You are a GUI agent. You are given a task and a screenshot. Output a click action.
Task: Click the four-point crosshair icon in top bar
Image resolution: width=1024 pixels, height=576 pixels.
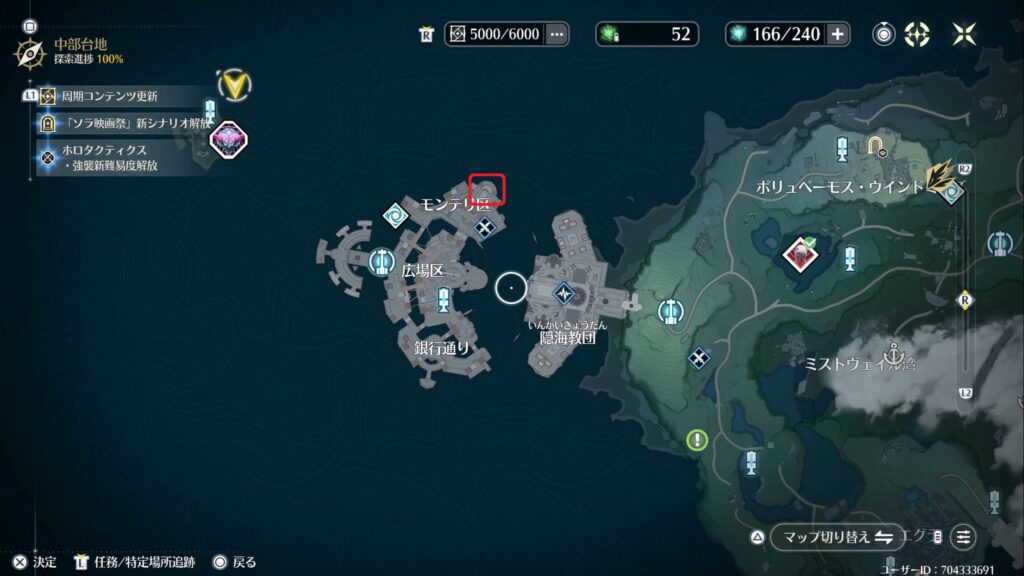916,34
